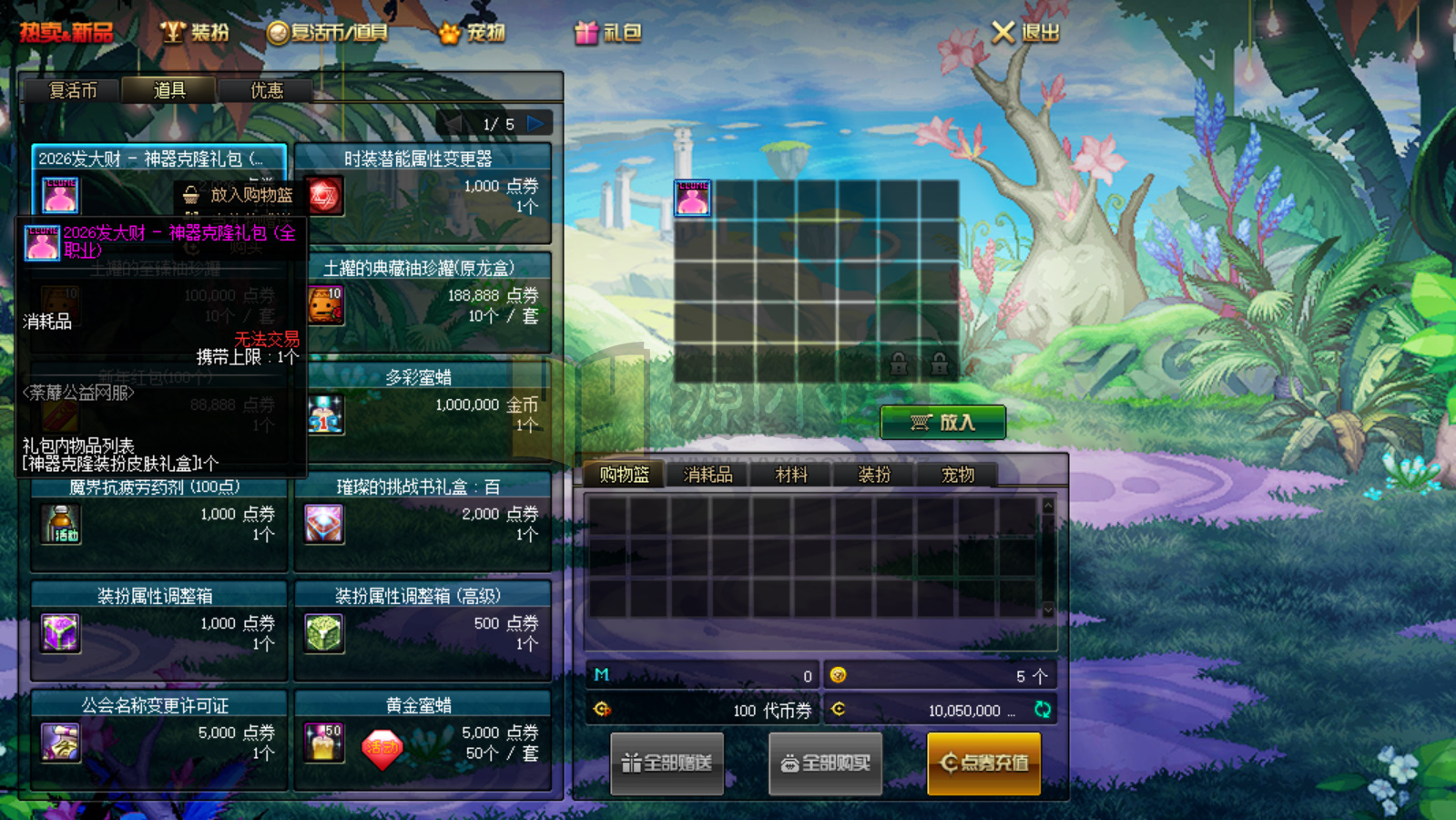
Task: Click the next page arrow beside 1/5
Action: [x=535, y=121]
